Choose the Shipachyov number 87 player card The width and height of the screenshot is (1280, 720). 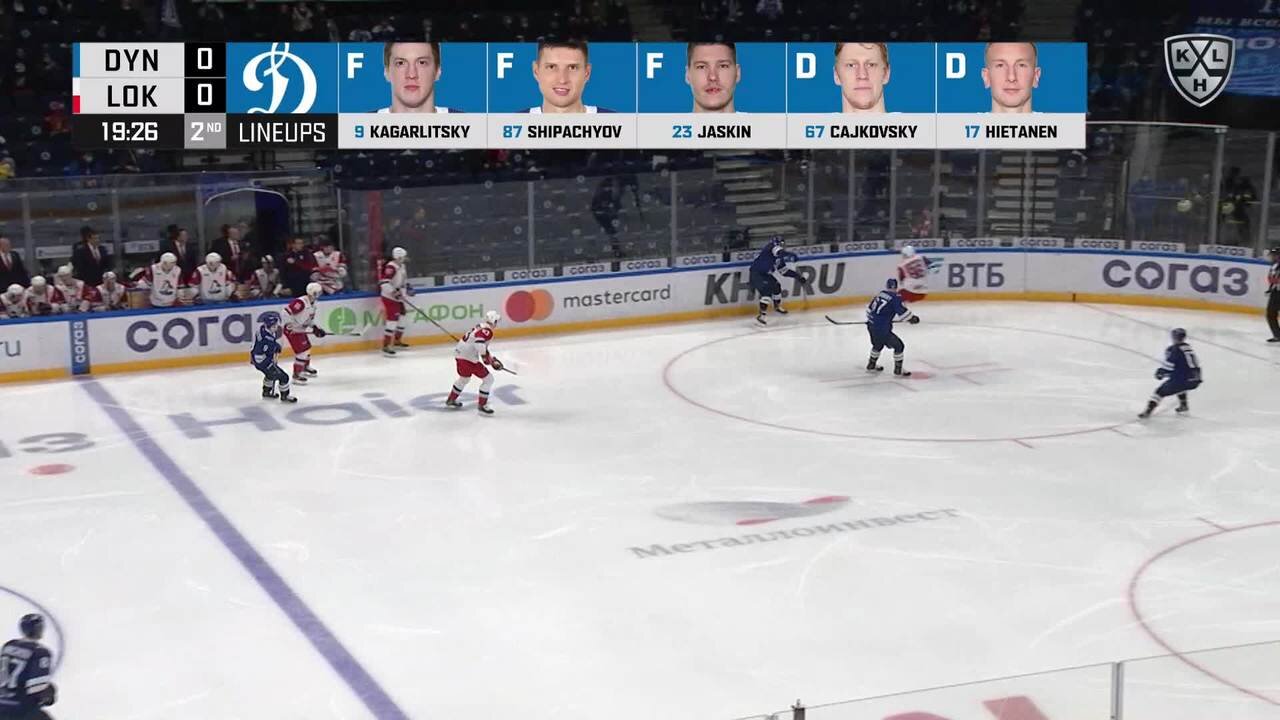561,95
